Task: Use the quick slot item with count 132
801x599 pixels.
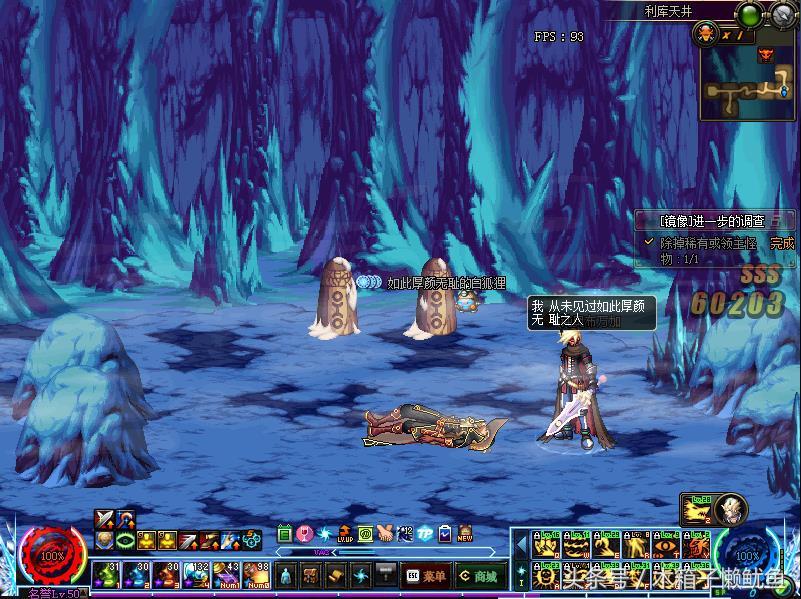Action: point(196,574)
